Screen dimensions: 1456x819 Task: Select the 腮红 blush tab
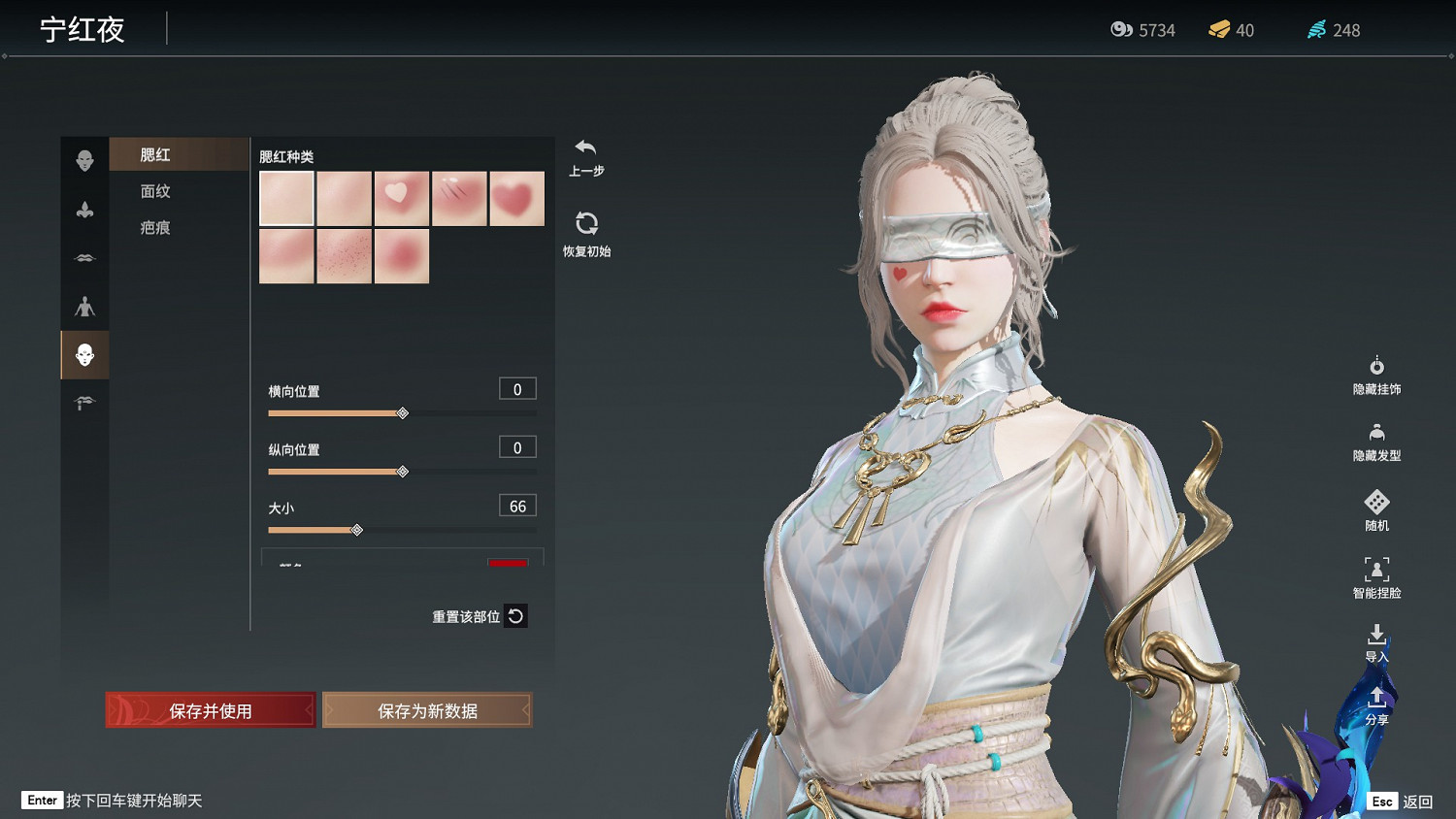point(155,154)
